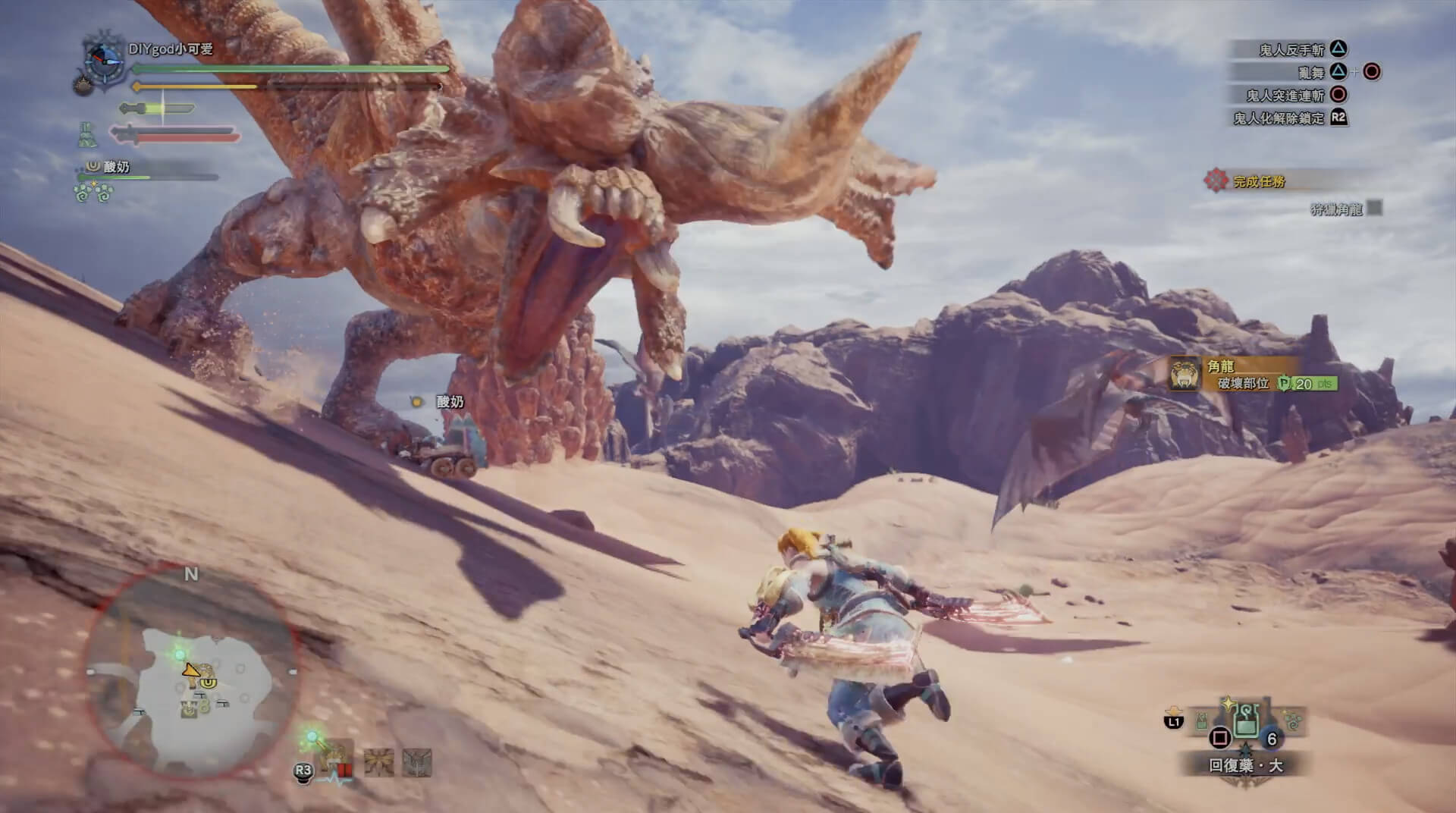Click the green buff icon beside sharpness gauge
The image size is (1456, 813).
[x=88, y=136]
